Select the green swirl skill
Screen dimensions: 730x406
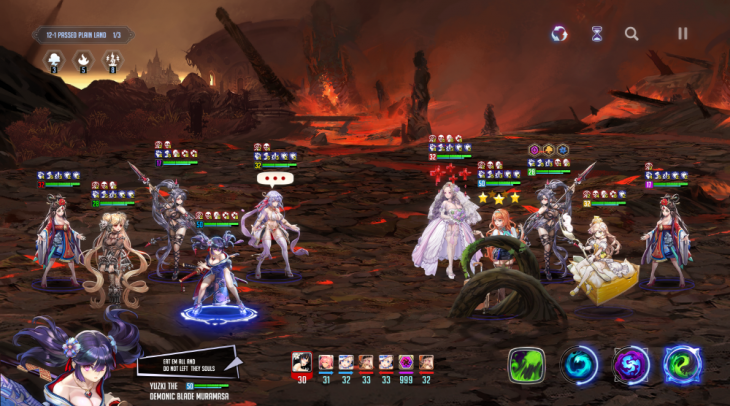point(683,365)
